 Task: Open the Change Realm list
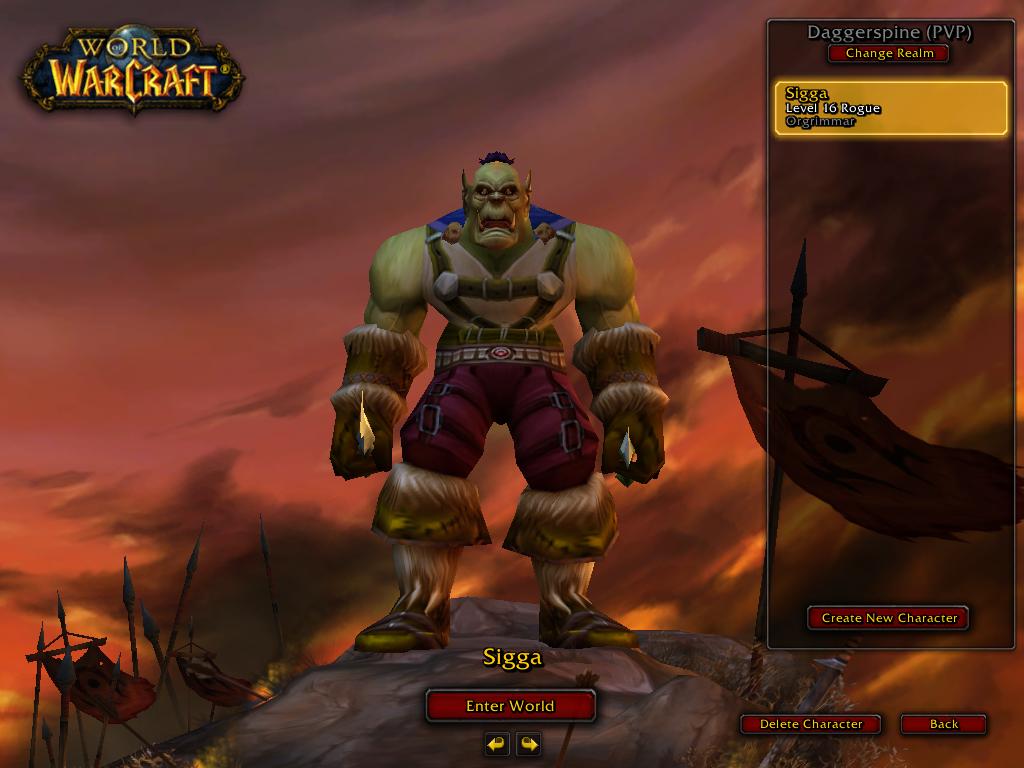pos(889,53)
